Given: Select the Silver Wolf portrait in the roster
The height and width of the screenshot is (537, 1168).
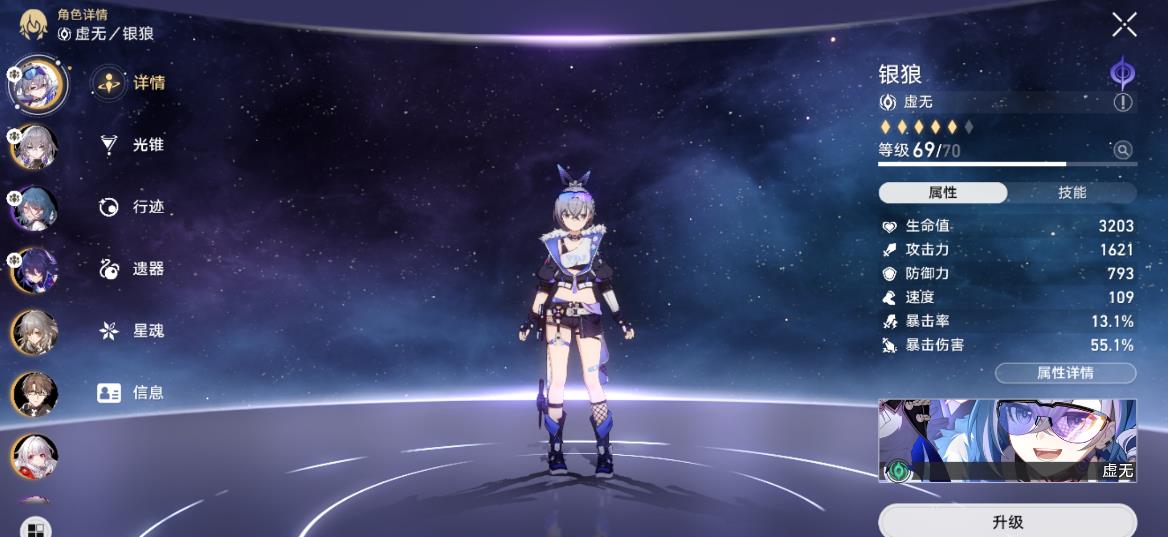Looking at the screenshot, I should 36,84.
